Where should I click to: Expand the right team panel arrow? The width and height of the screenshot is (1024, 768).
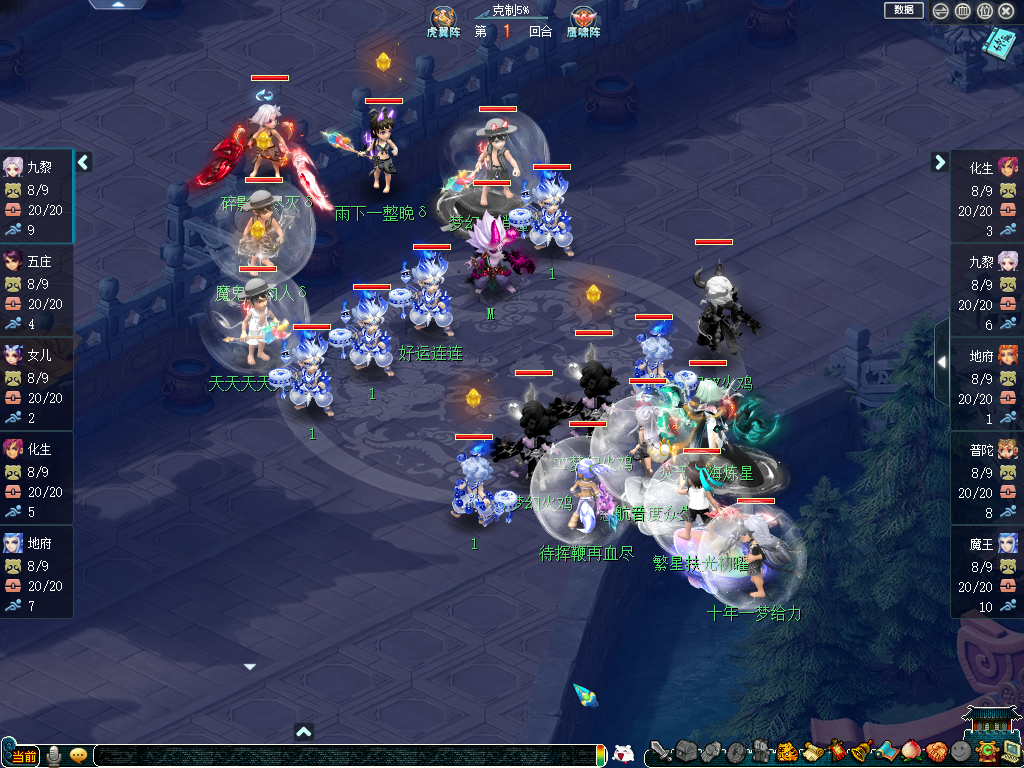pos(940,162)
